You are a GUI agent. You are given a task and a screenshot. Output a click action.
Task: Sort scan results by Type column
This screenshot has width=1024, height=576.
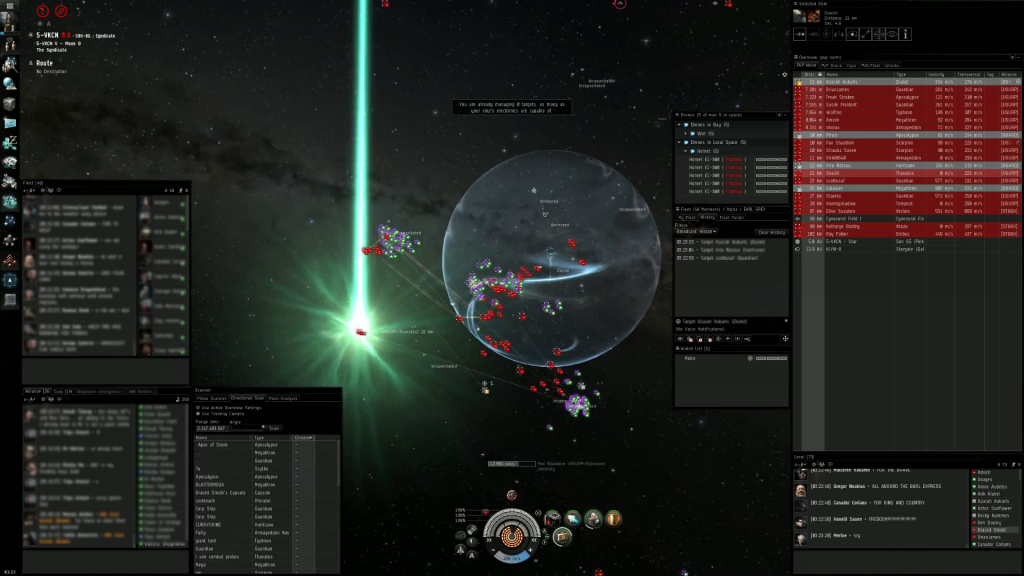(x=270, y=438)
